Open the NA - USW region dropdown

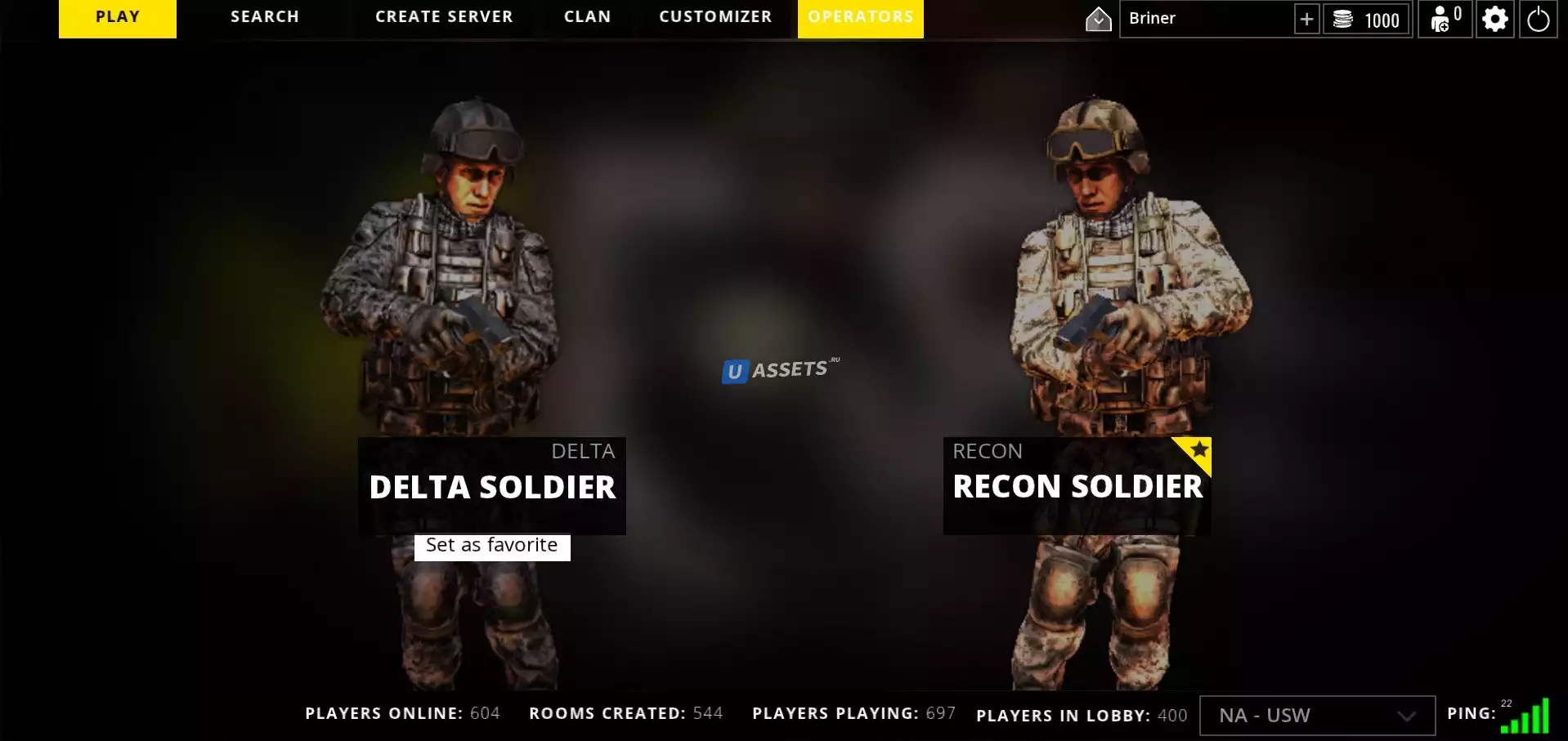pyautogui.click(x=1316, y=716)
